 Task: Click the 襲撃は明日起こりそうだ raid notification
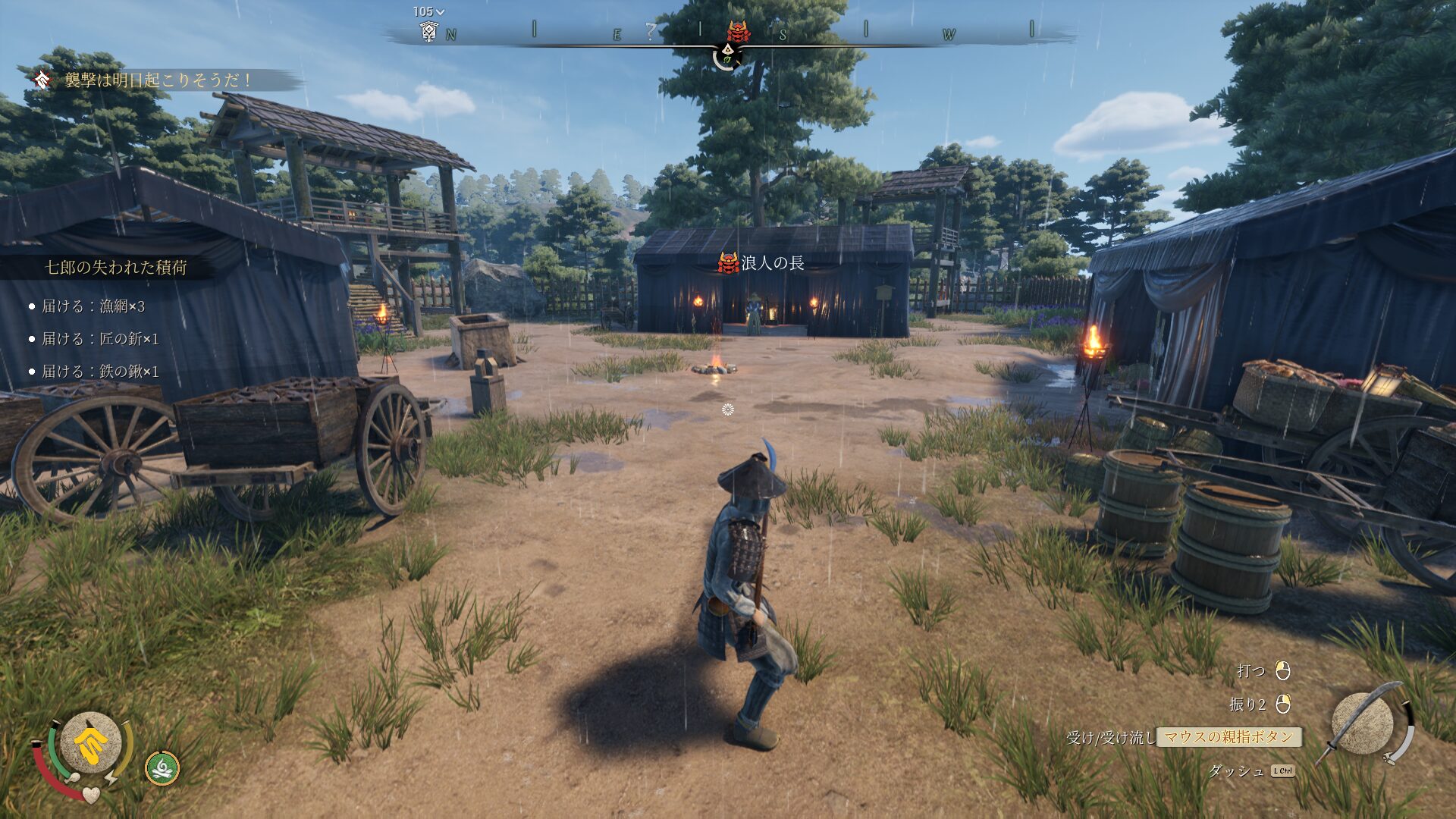[x=158, y=80]
